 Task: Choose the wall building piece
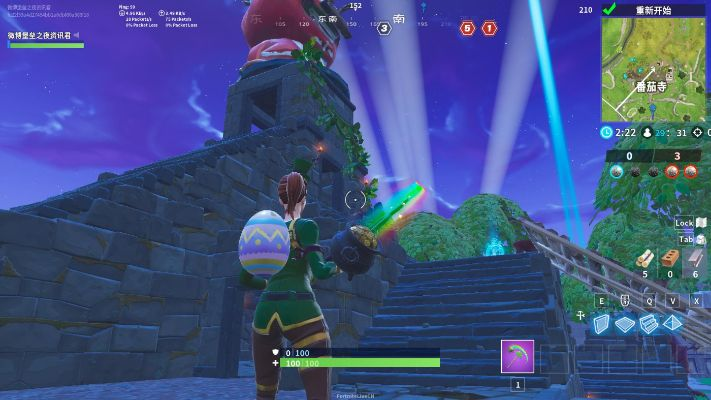602,324
